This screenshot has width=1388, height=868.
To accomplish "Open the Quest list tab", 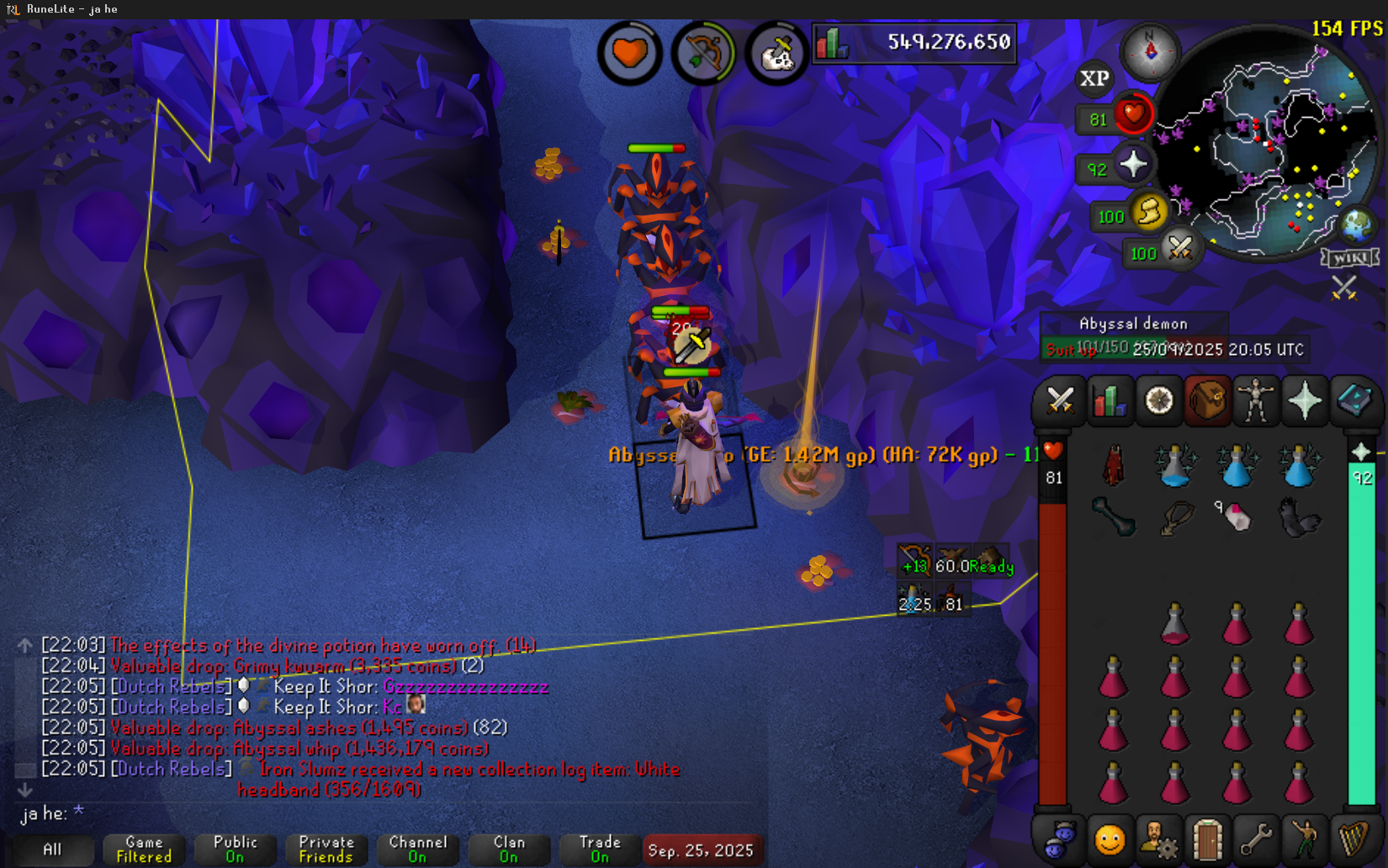I will (x=1159, y=400).
